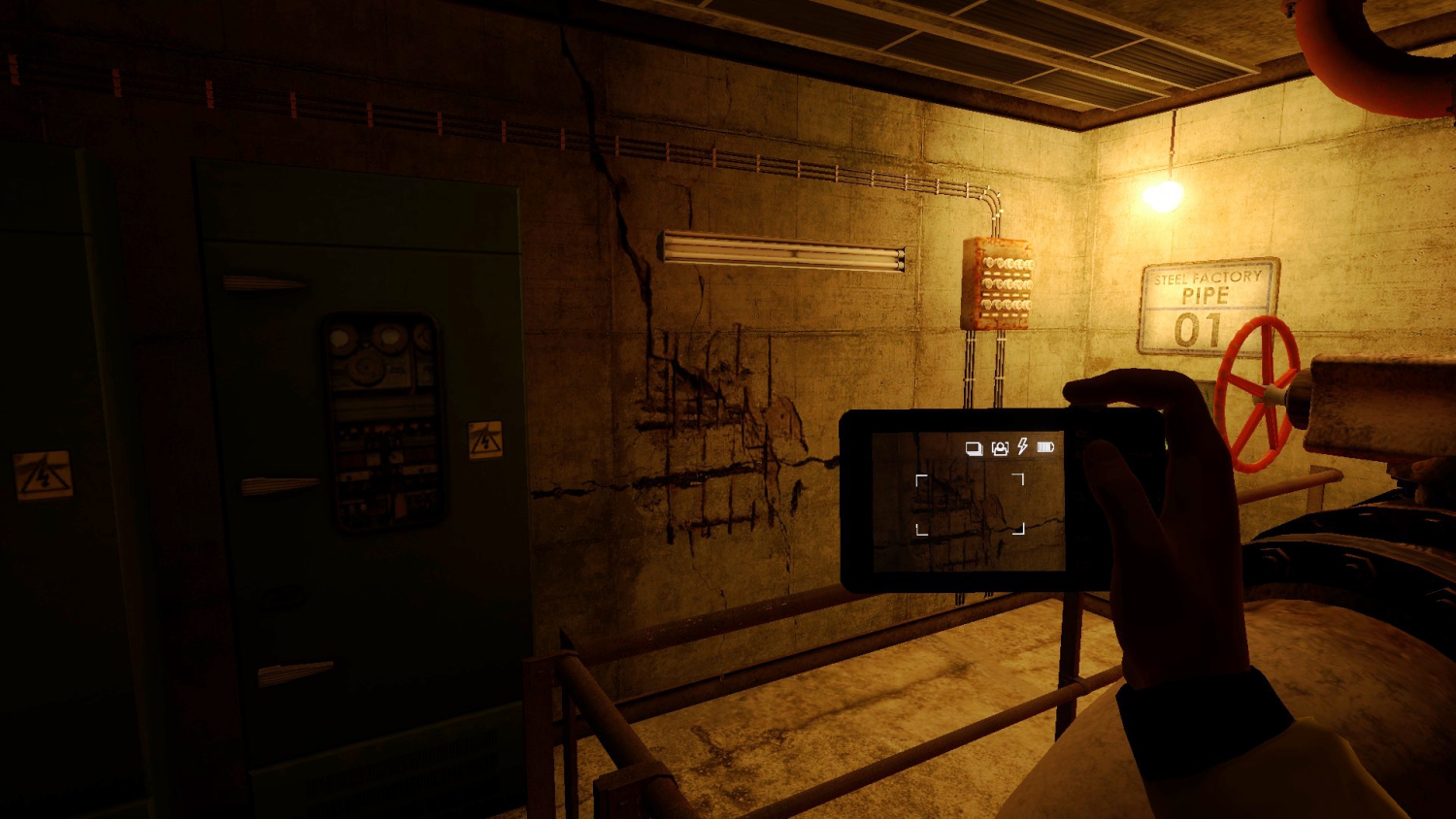Open the stacked photos gallery icon
The width and height of the screenshot is (1456, 819).
974,447
